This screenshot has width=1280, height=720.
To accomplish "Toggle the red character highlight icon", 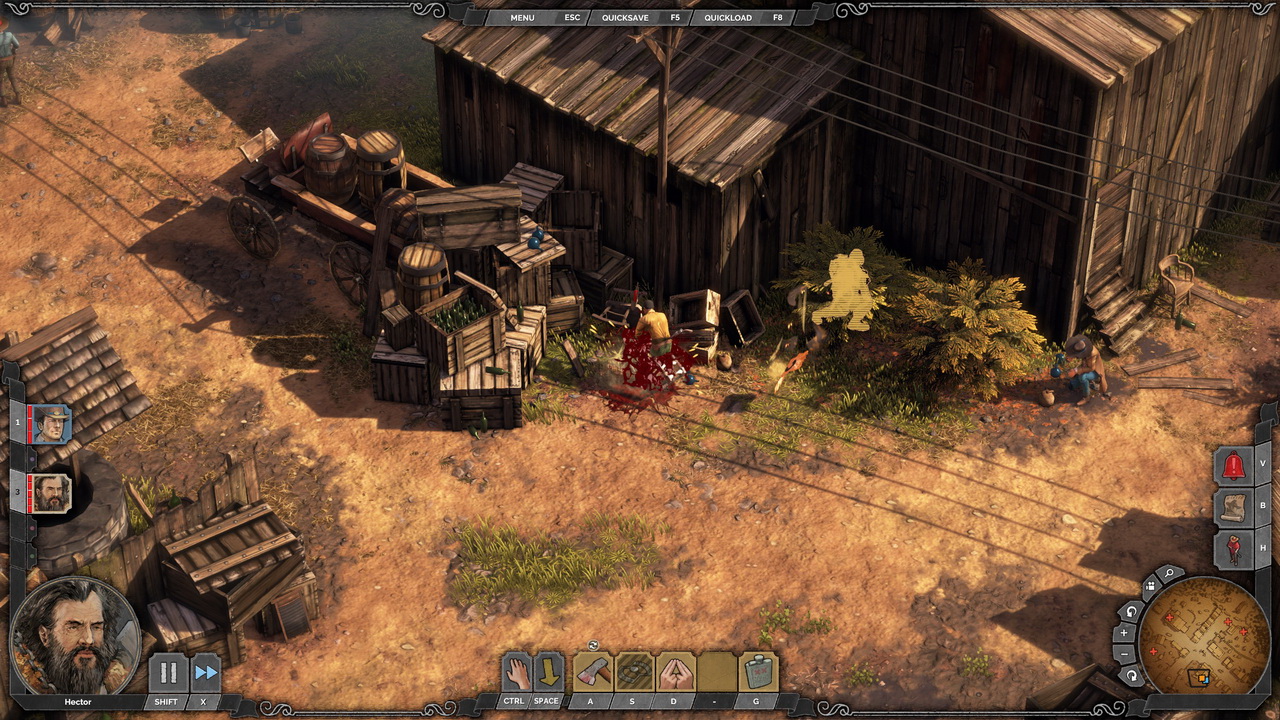I will (x=1232, y=548).
